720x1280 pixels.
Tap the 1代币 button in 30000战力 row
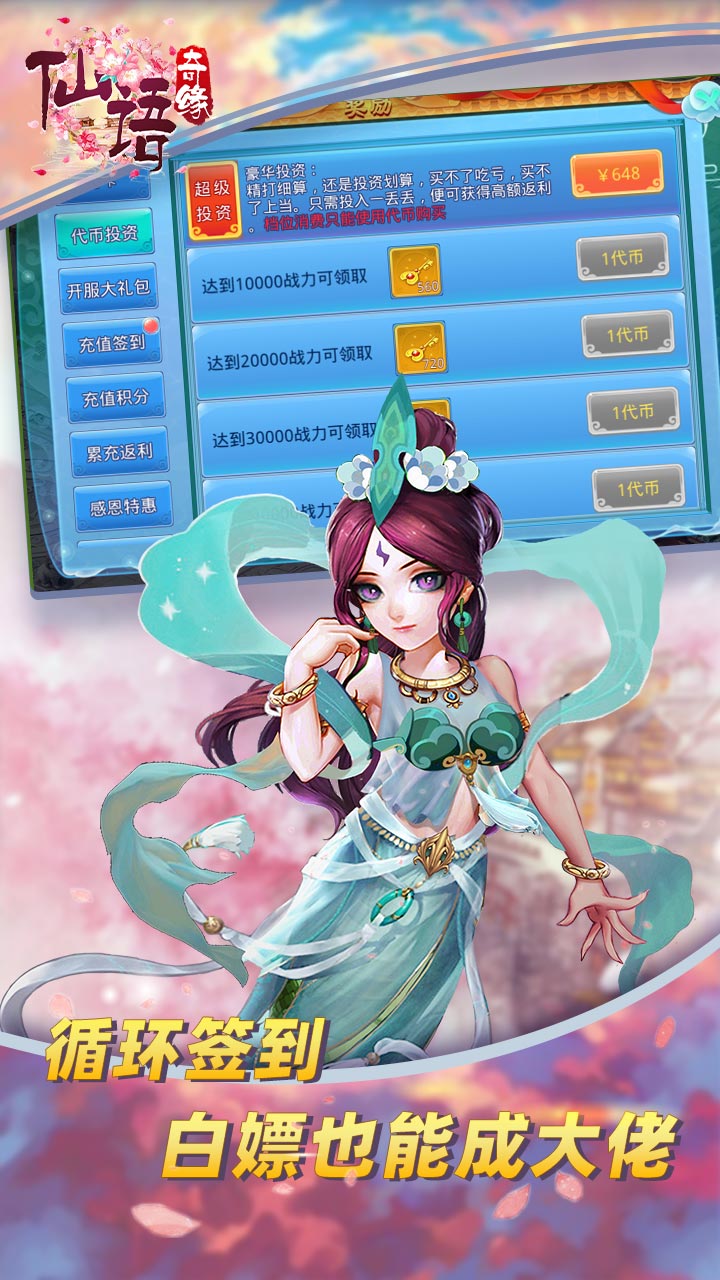pyautogui.click(x=633, y=410)
